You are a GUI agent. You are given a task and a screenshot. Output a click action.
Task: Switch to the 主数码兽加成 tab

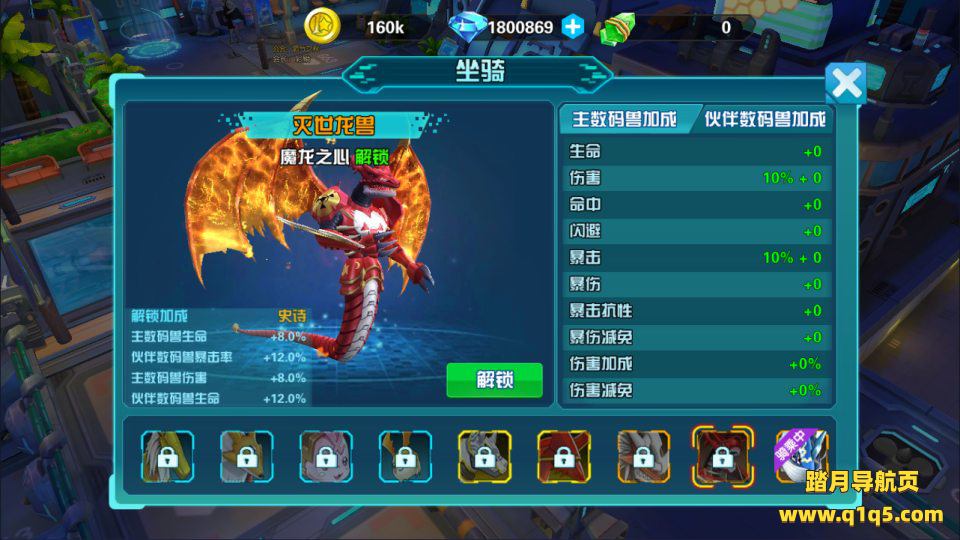click(x=624, y=120)
